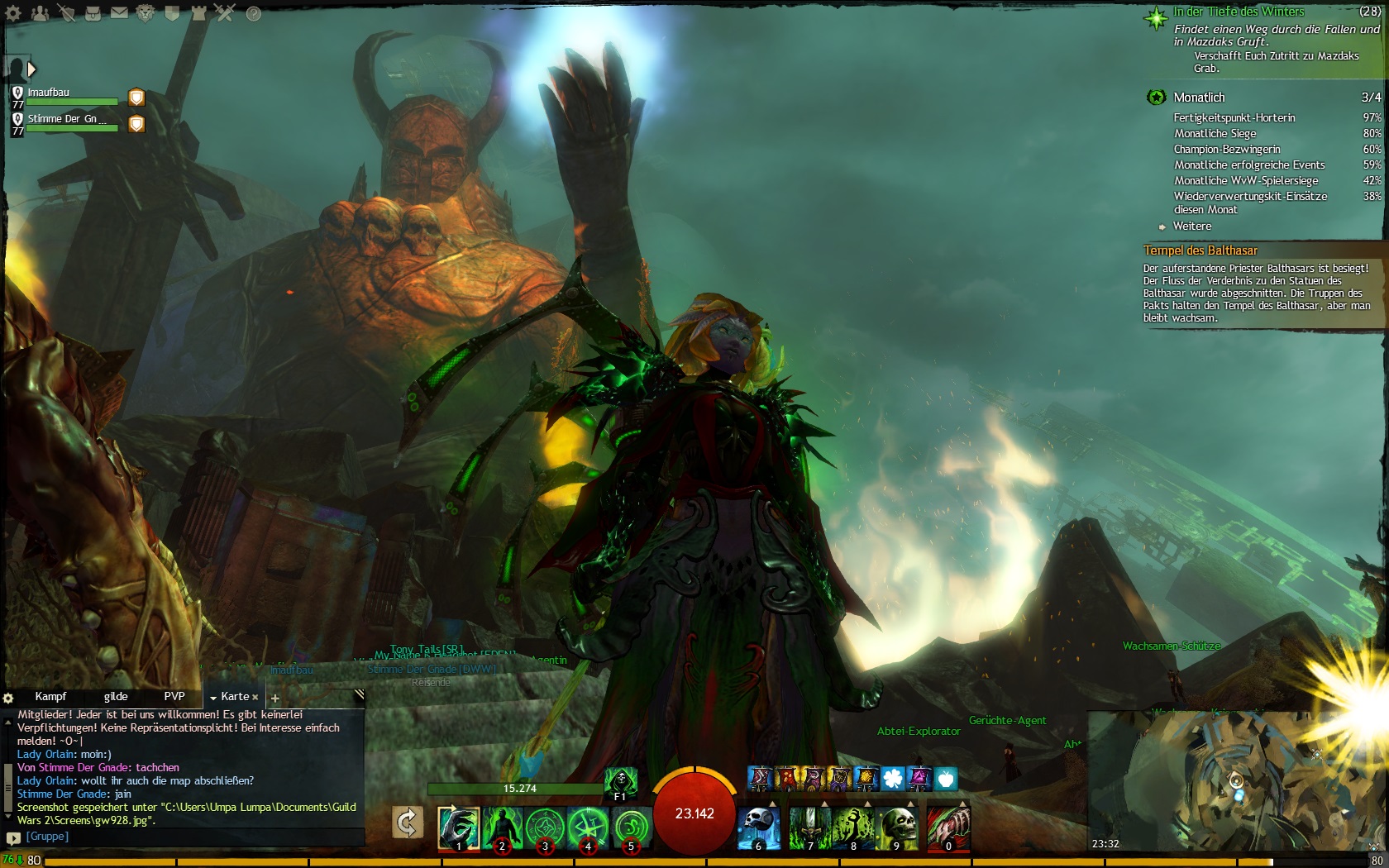1389x868 pixels.
Task: Switch to the Kampf chat tab
Action: [x=50, y=697]
